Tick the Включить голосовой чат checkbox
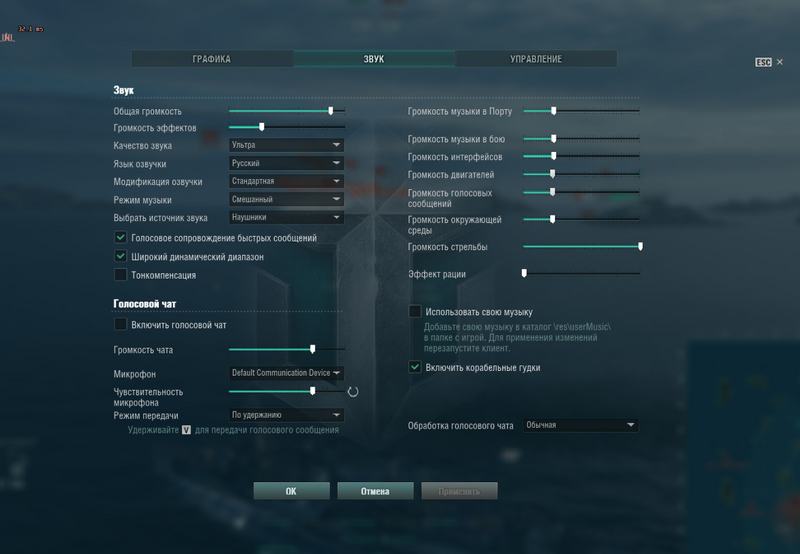This screenshot has height=554, width=800. (x=121, y=325)
